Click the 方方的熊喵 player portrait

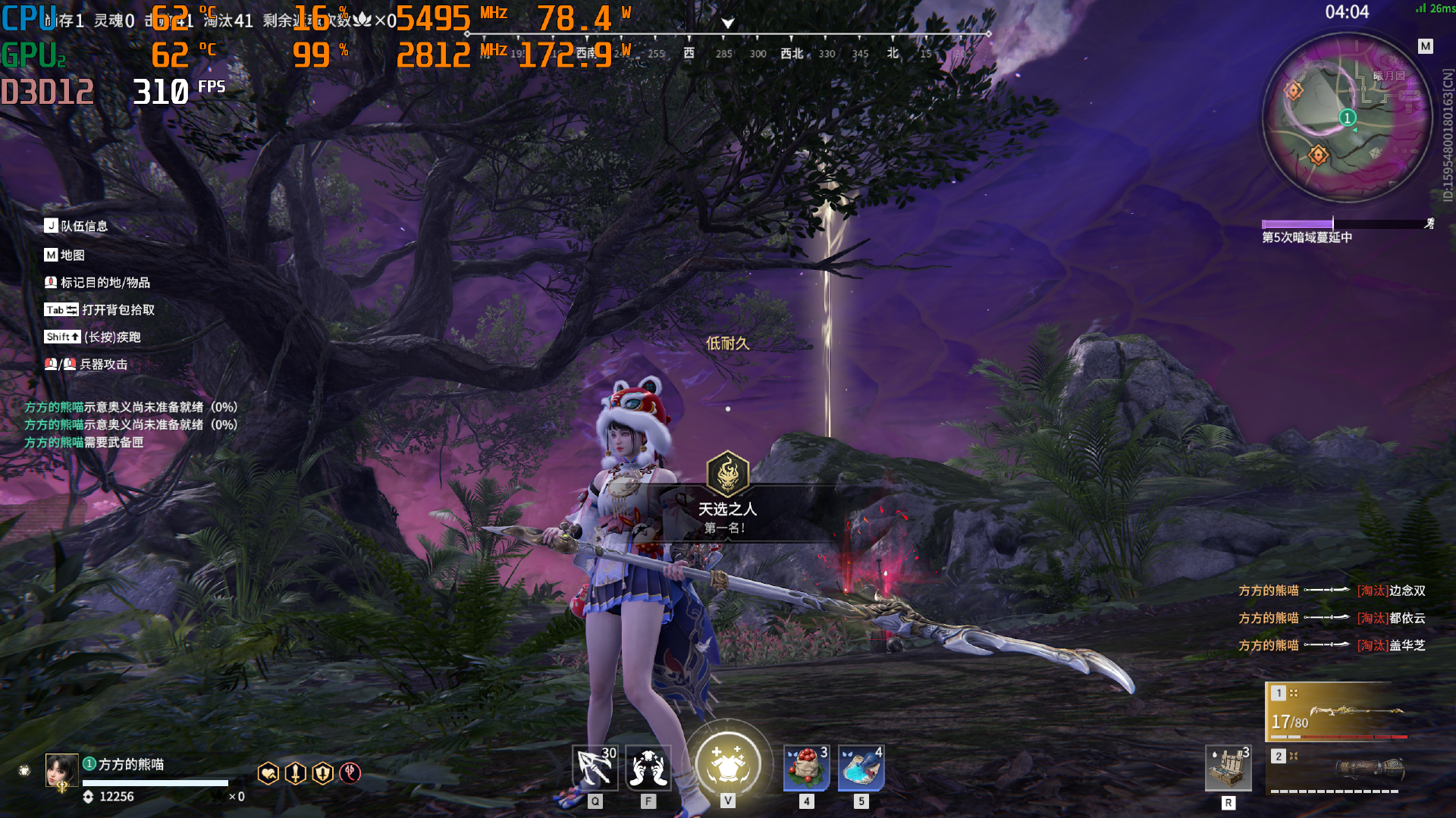61,771
